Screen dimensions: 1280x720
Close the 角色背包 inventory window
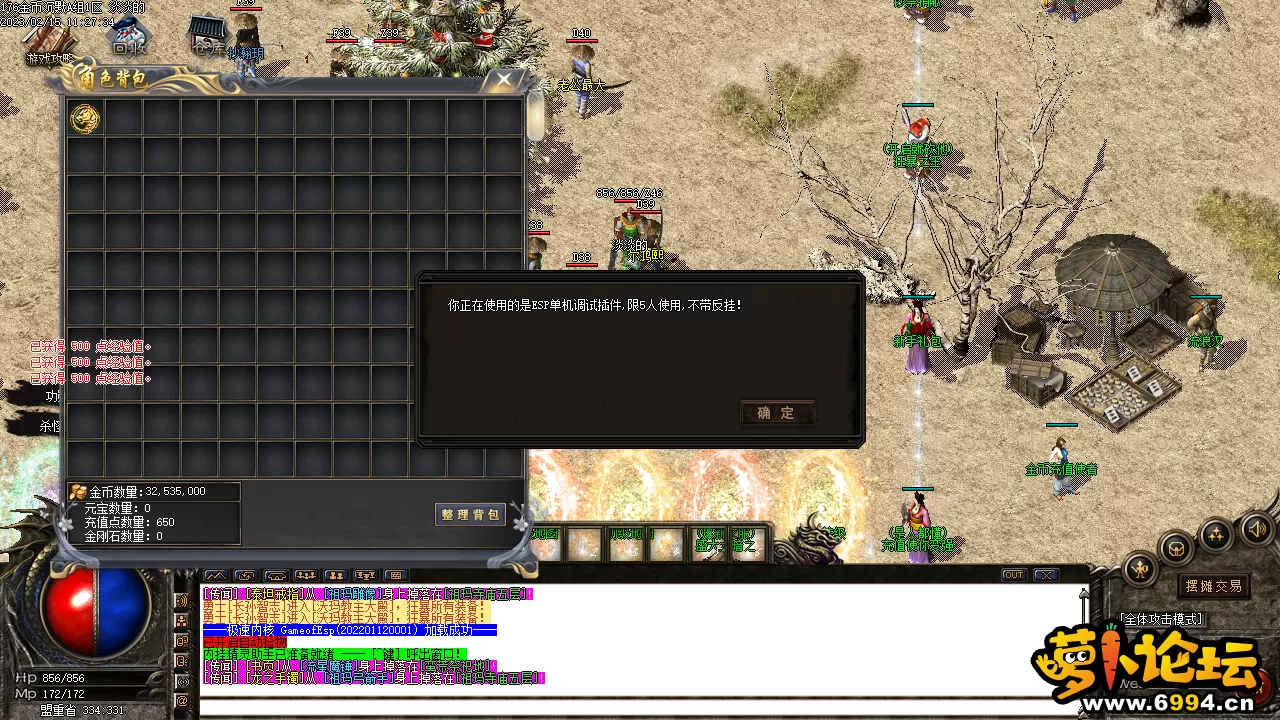(505, 79)
